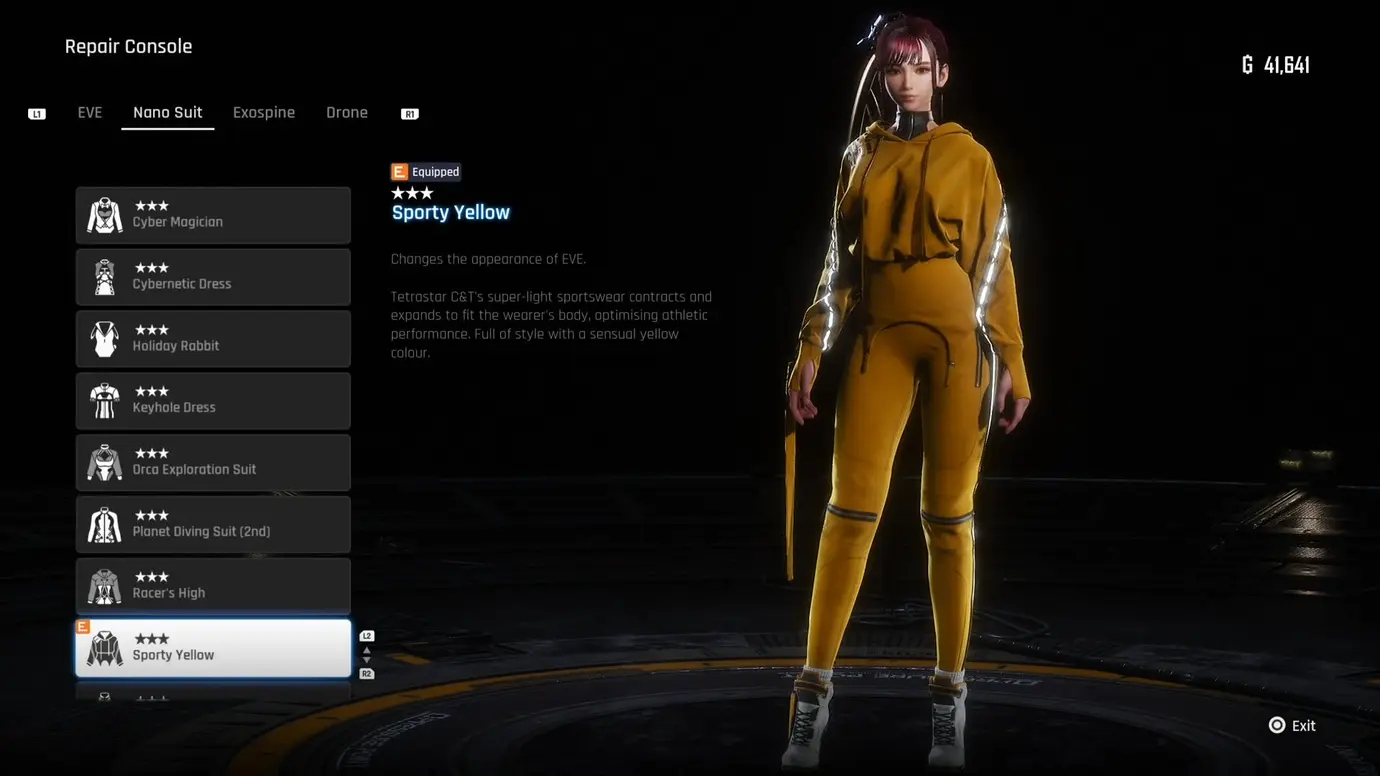The width and height of the screenshot is (1380, 776).
Task: Open the Nano Suit tab
Action: [x=168, y=113]
